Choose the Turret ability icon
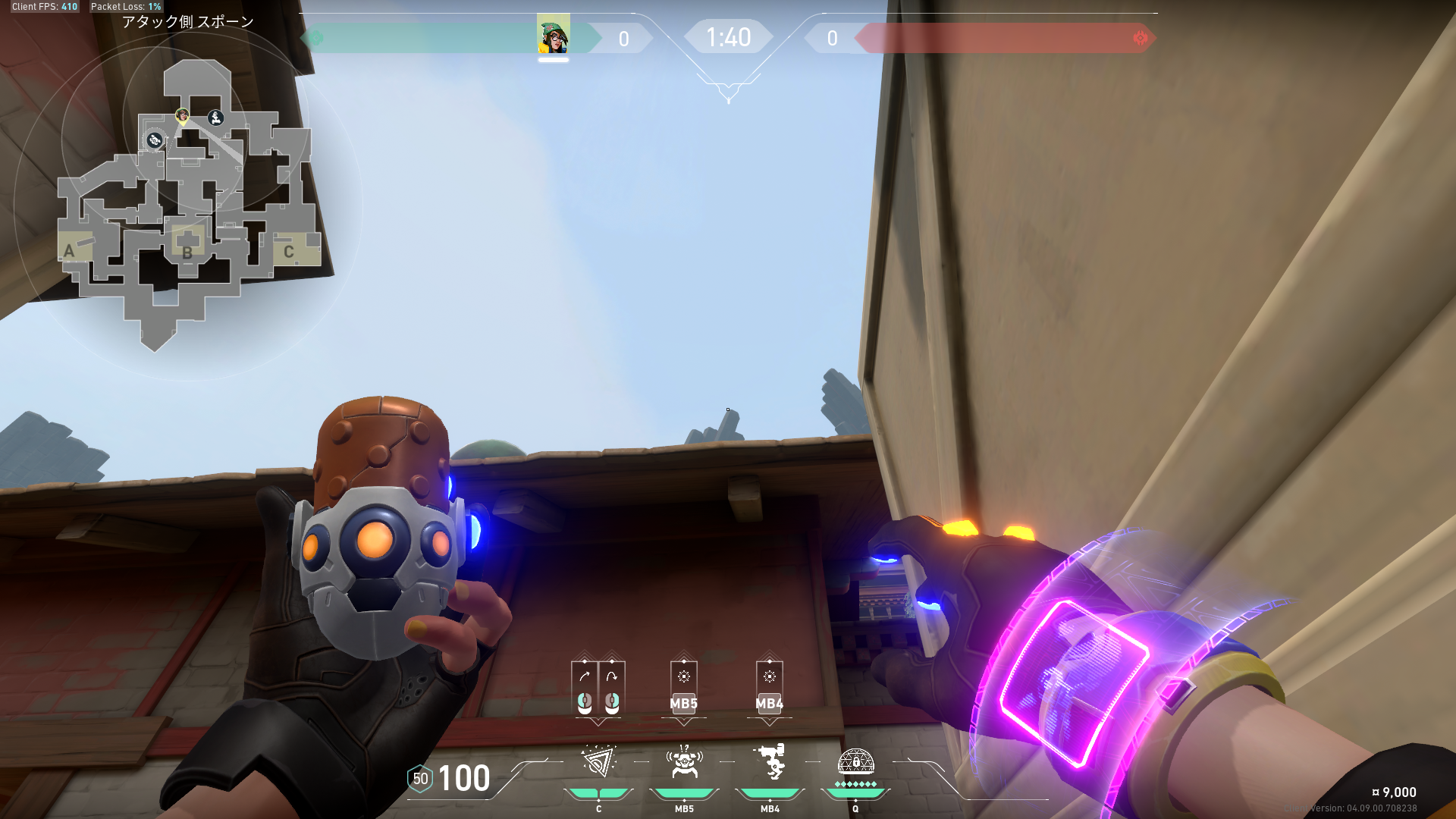 coord(770,762)
